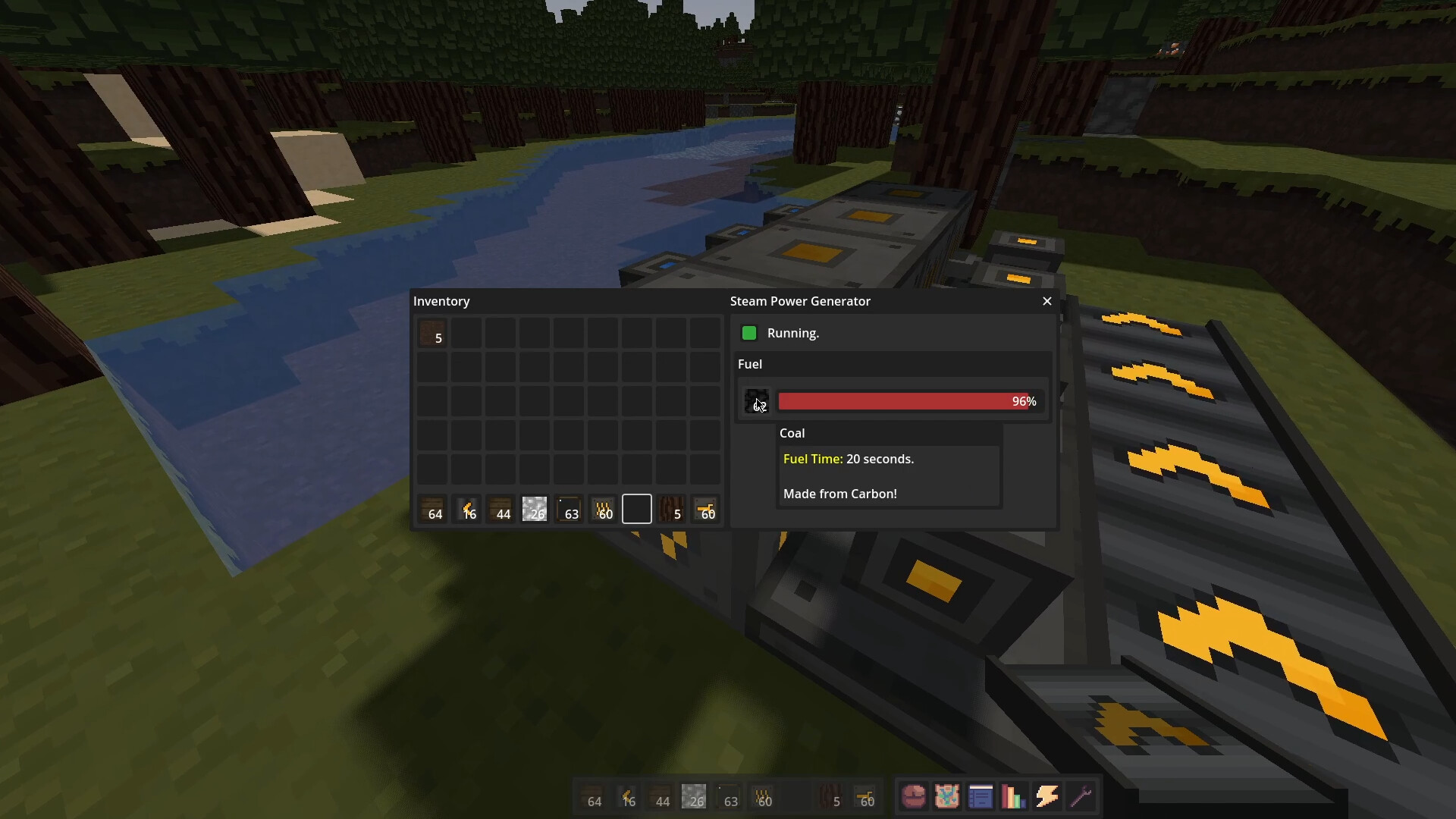Open the statistics bar chart icon
Image resolution: width=1456 pixels, height=819 pixels.
[x=1014, y=796]
